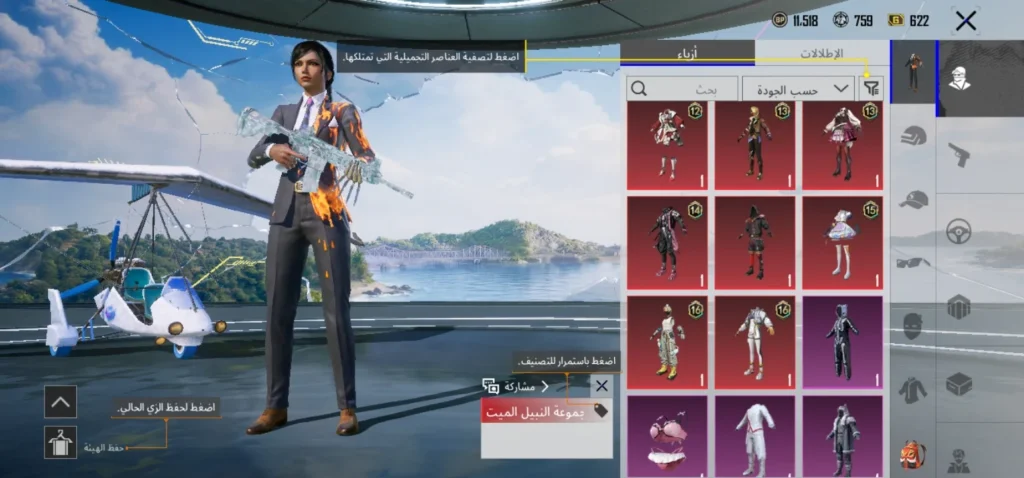The image size is (1024, 478).
Task: Focus the بحث search field
Action: tap(682, 89)
